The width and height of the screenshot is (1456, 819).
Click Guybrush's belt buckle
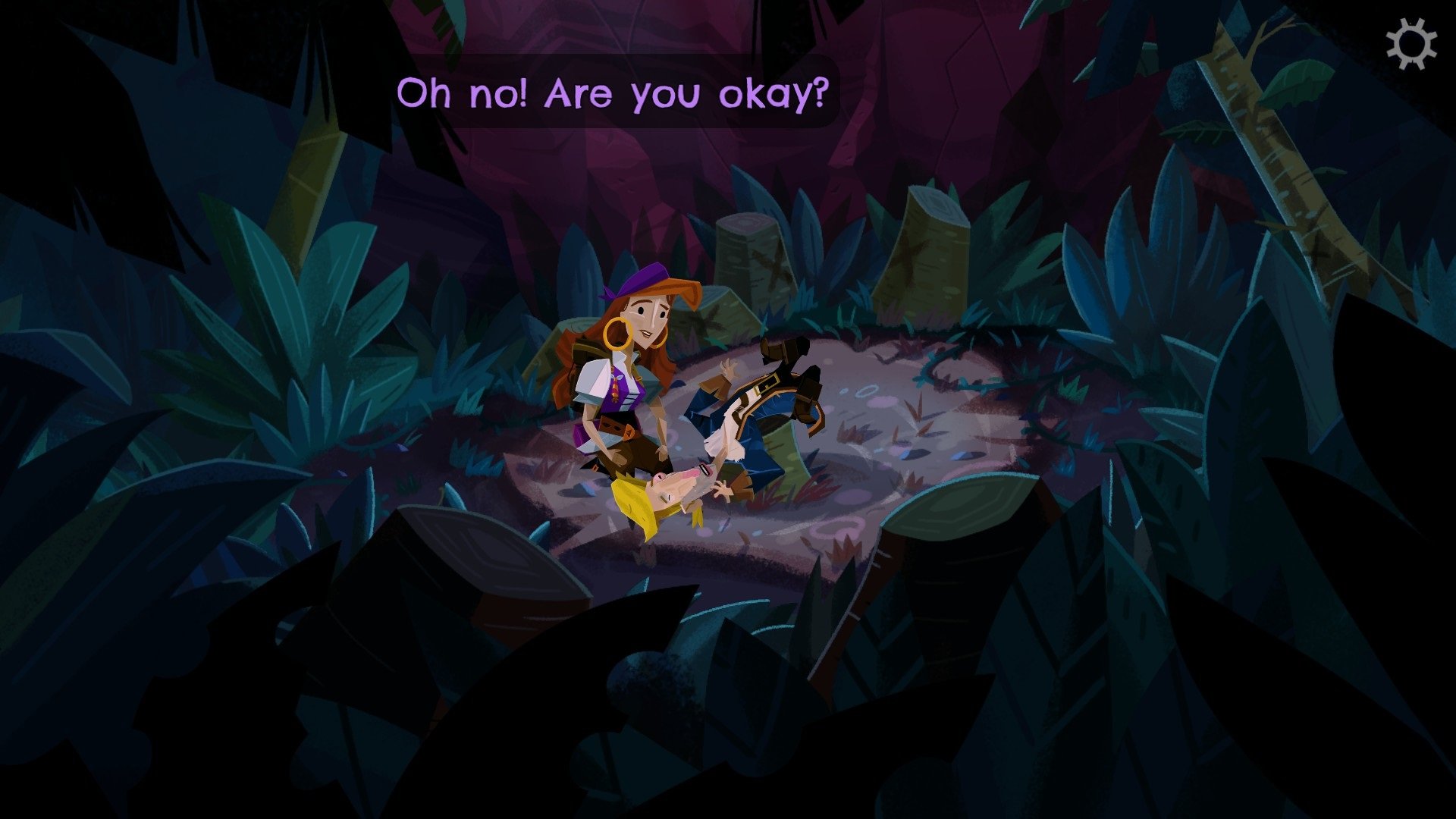point(766,384)
